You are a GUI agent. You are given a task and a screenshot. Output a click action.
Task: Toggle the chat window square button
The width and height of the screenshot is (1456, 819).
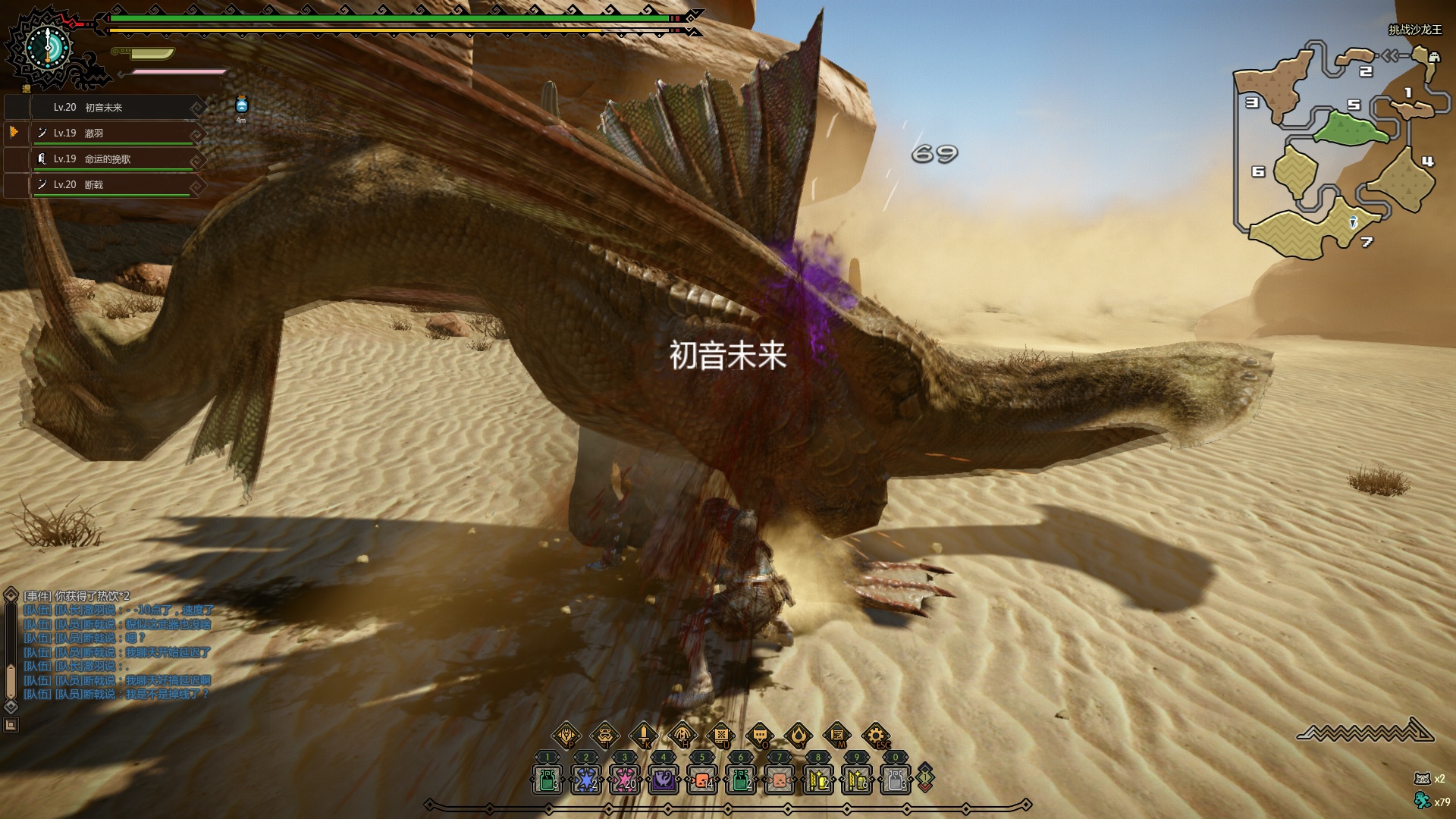[11, 725]
